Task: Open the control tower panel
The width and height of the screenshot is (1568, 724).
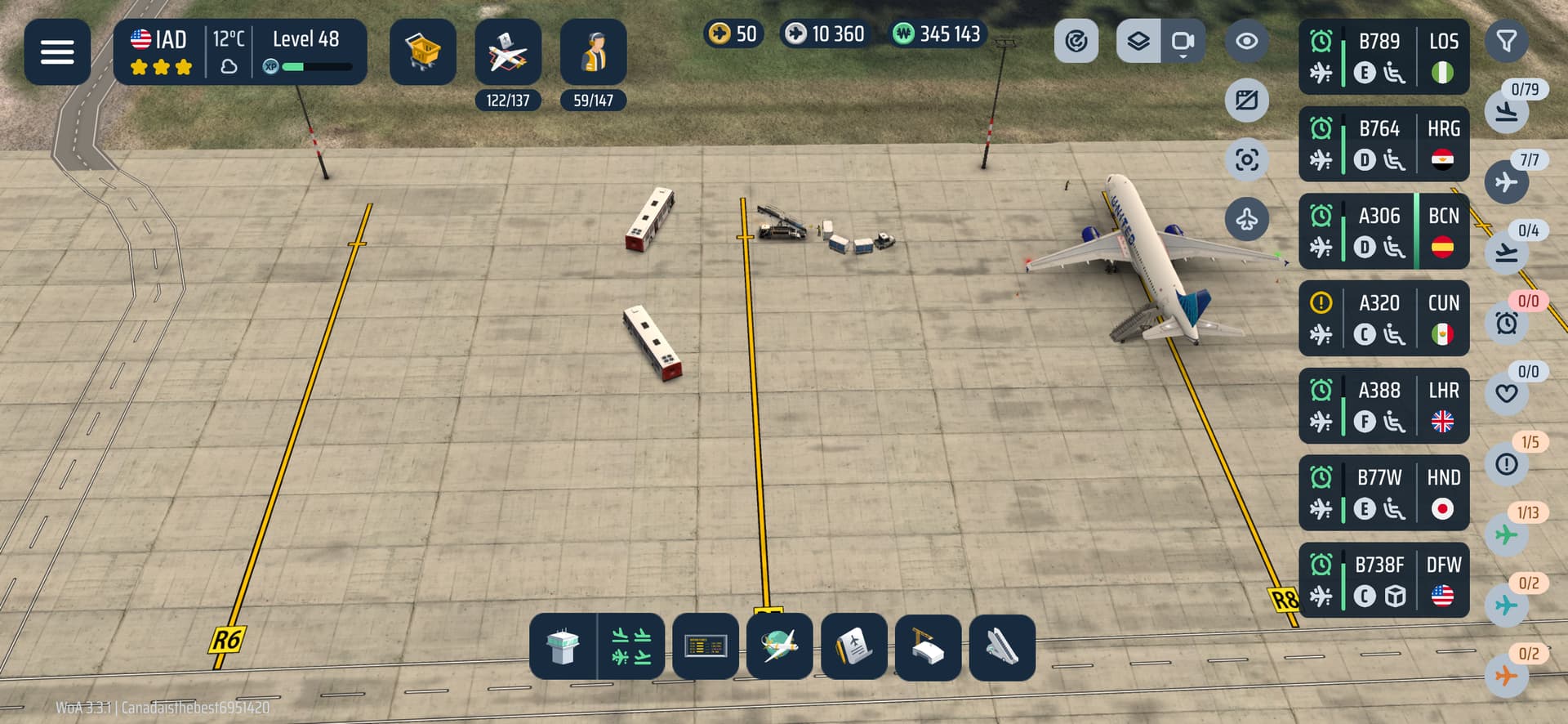Action: [x=563, y=646]
